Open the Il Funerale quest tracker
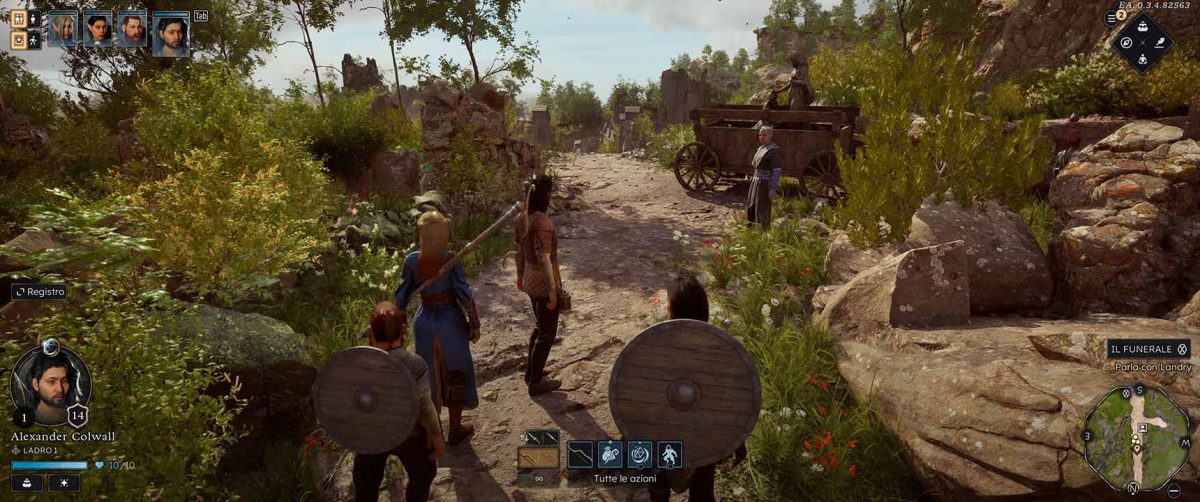The width and height of the screenshot is (1200, 502). tap(1148, 349)
